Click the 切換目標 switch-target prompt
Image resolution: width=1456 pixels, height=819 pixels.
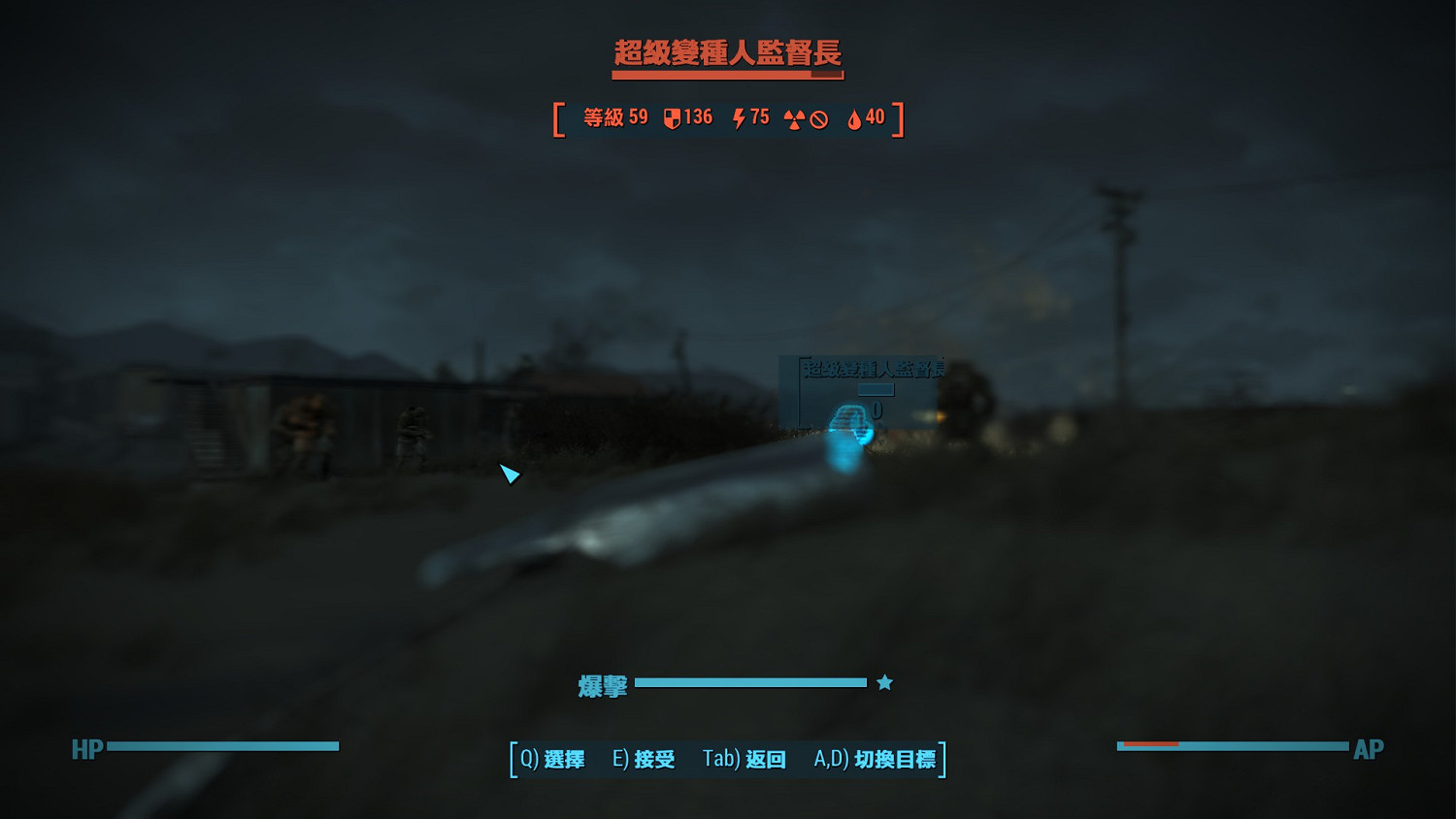coord(878,760)
